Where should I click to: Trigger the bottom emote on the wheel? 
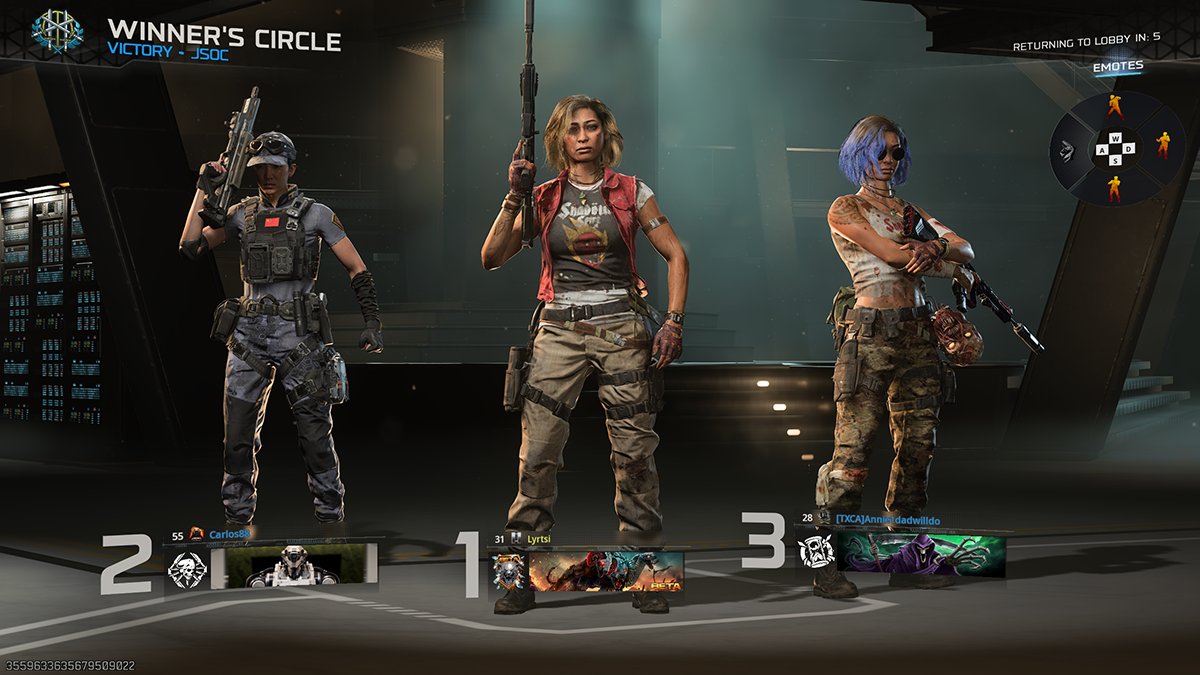1115,187
